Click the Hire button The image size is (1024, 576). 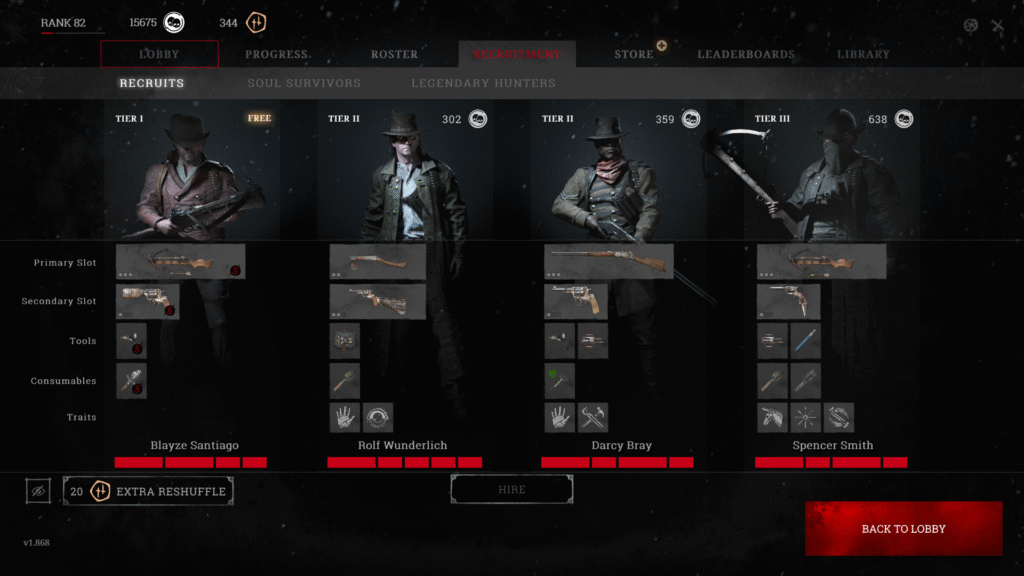tap(512, 490)
